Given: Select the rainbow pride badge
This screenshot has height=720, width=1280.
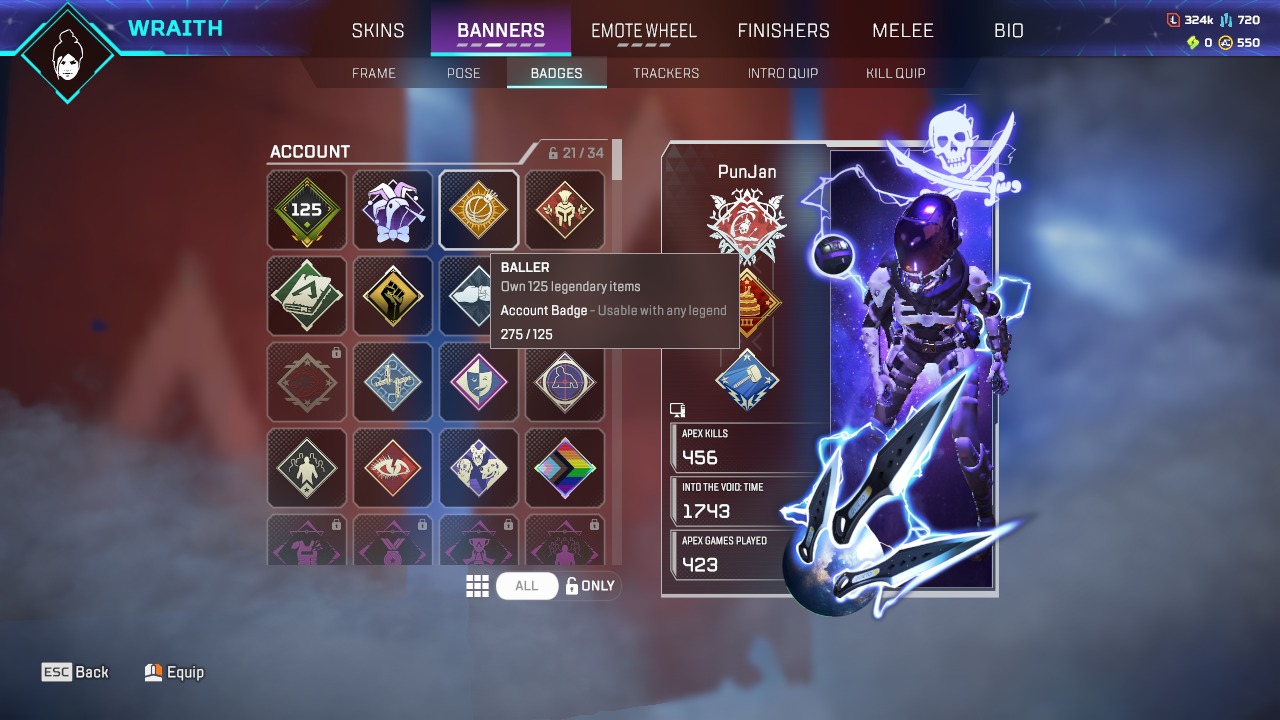Looking at the screenshot, I should [x=565, y=468].
